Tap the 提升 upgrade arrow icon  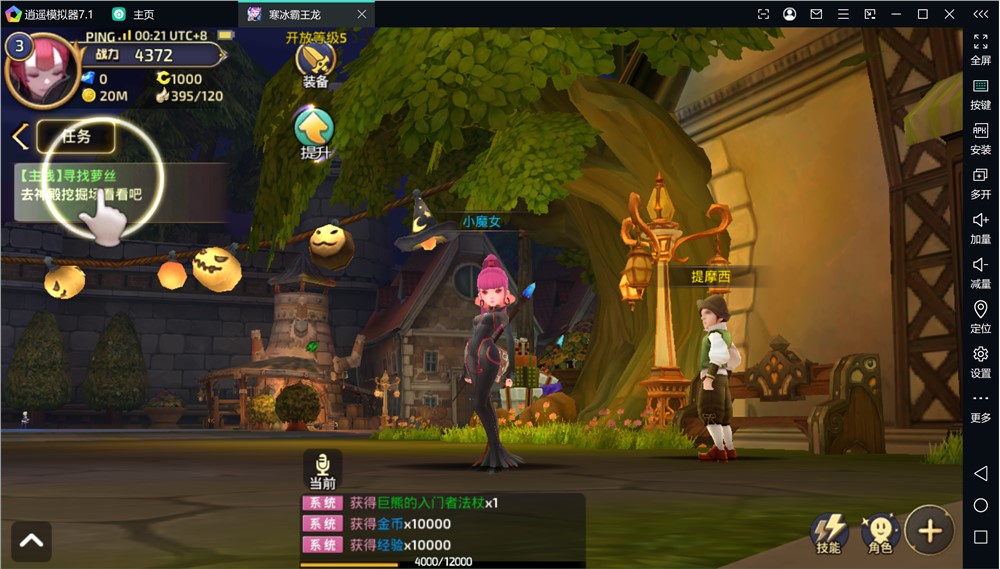(x=315, y=133)
